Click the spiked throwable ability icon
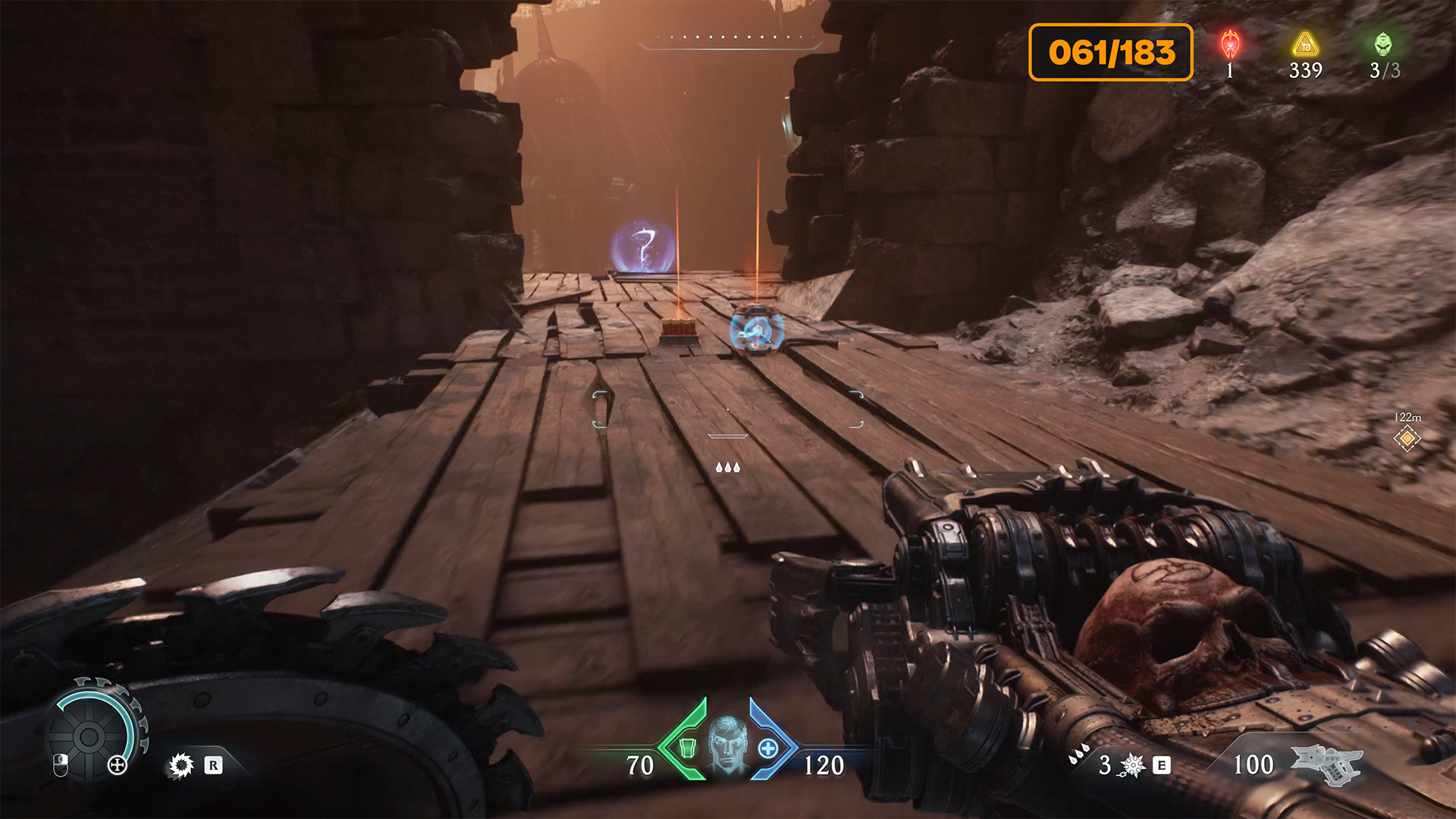Screen dimensions: 1456x819 [1133, 765]
